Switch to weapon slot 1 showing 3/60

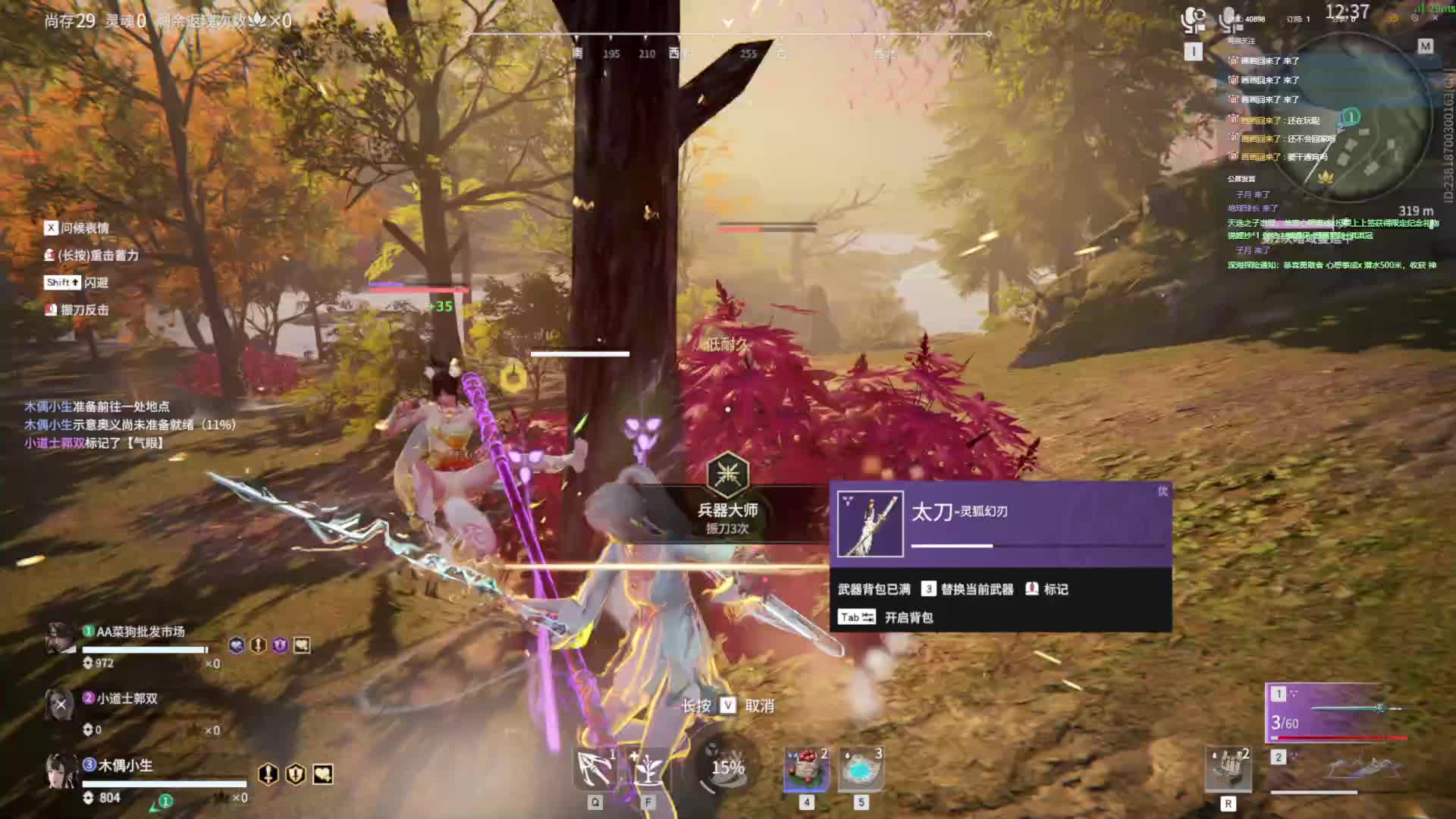[x=1338, y=712]
